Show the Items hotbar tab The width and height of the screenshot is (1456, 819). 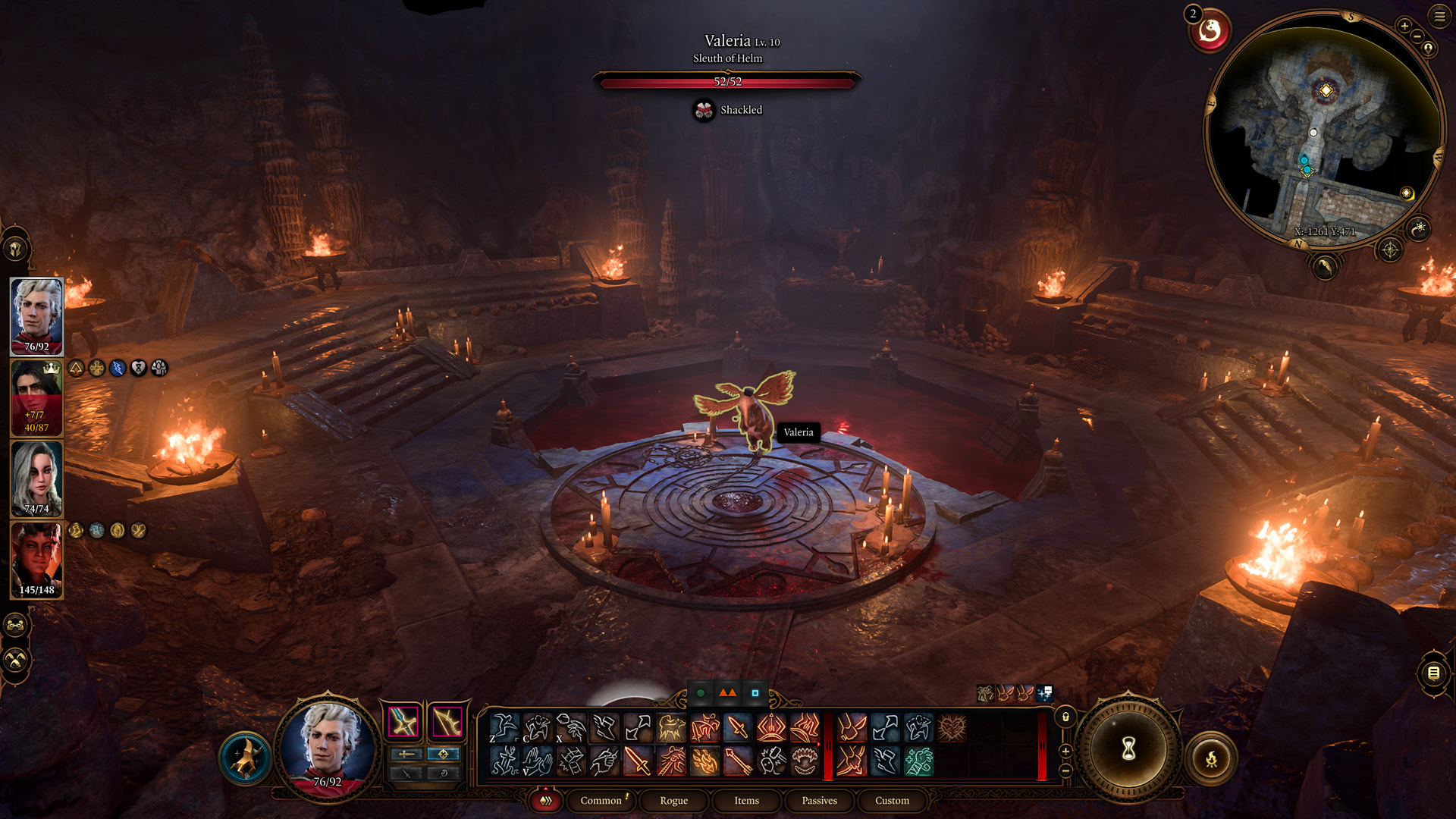(x=746, y=800)
